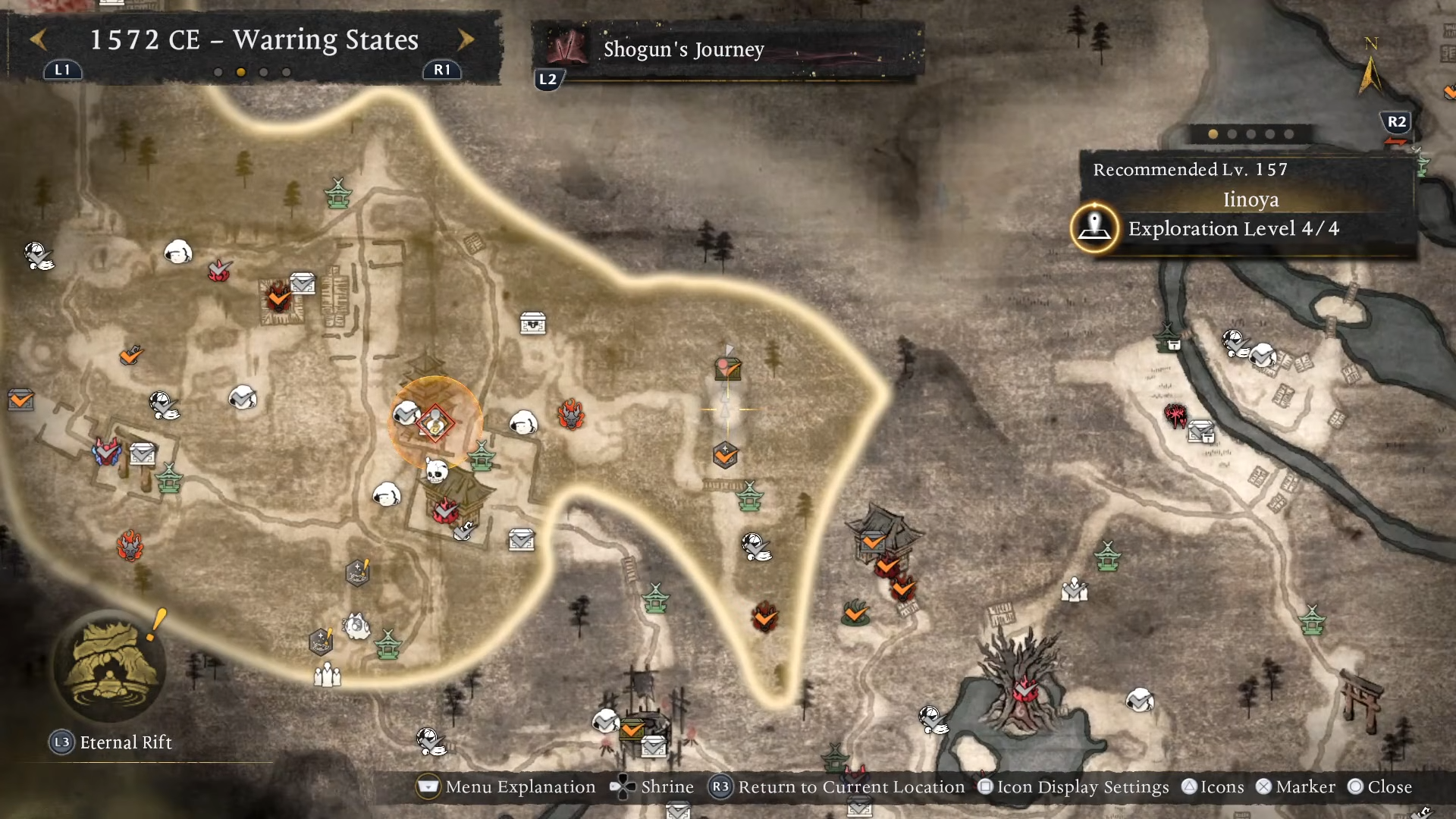The image size is (1456, 819).
Task: Close the map screen
Action: 1380,787
